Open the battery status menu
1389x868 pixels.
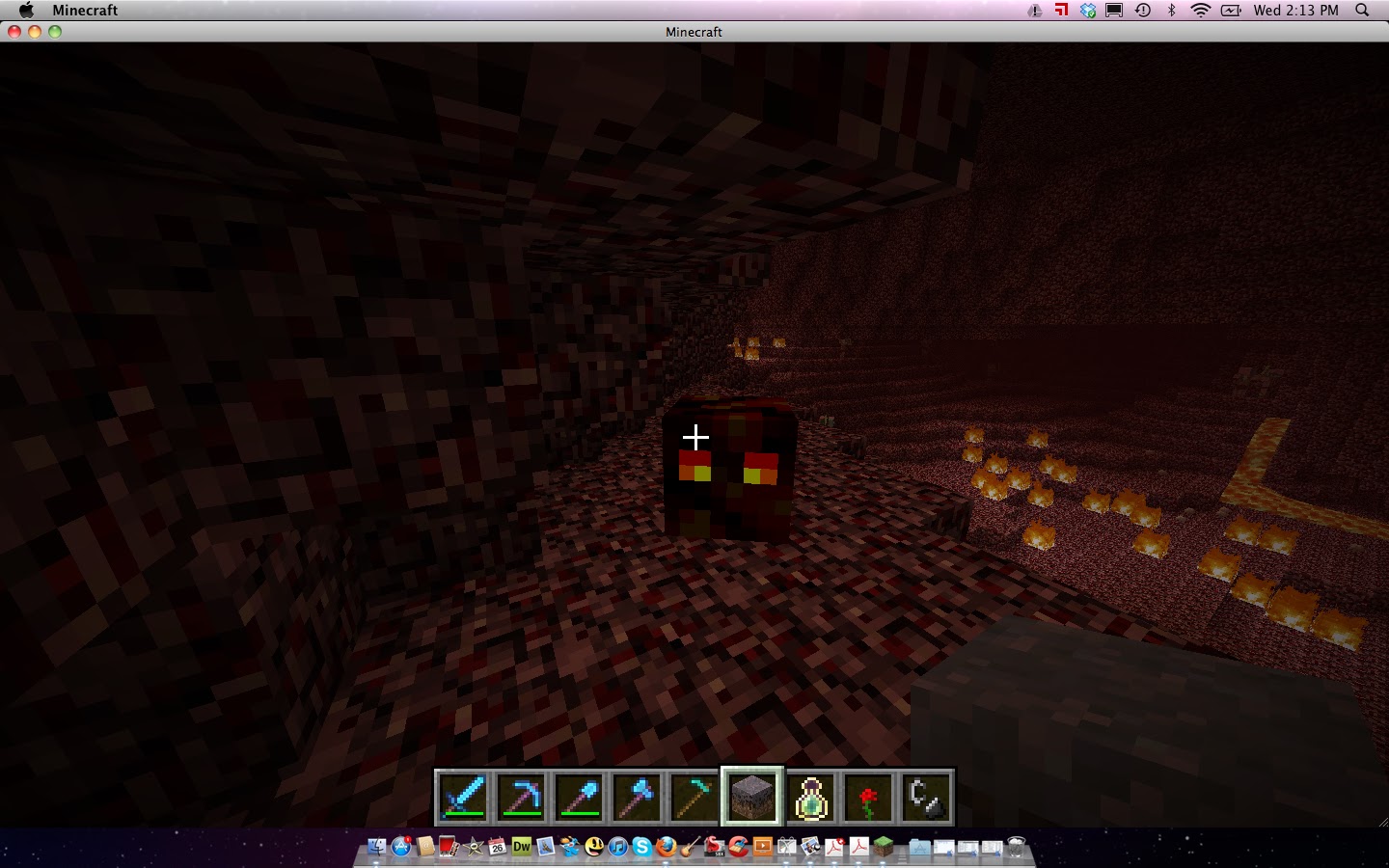[x=1230, y=11]
